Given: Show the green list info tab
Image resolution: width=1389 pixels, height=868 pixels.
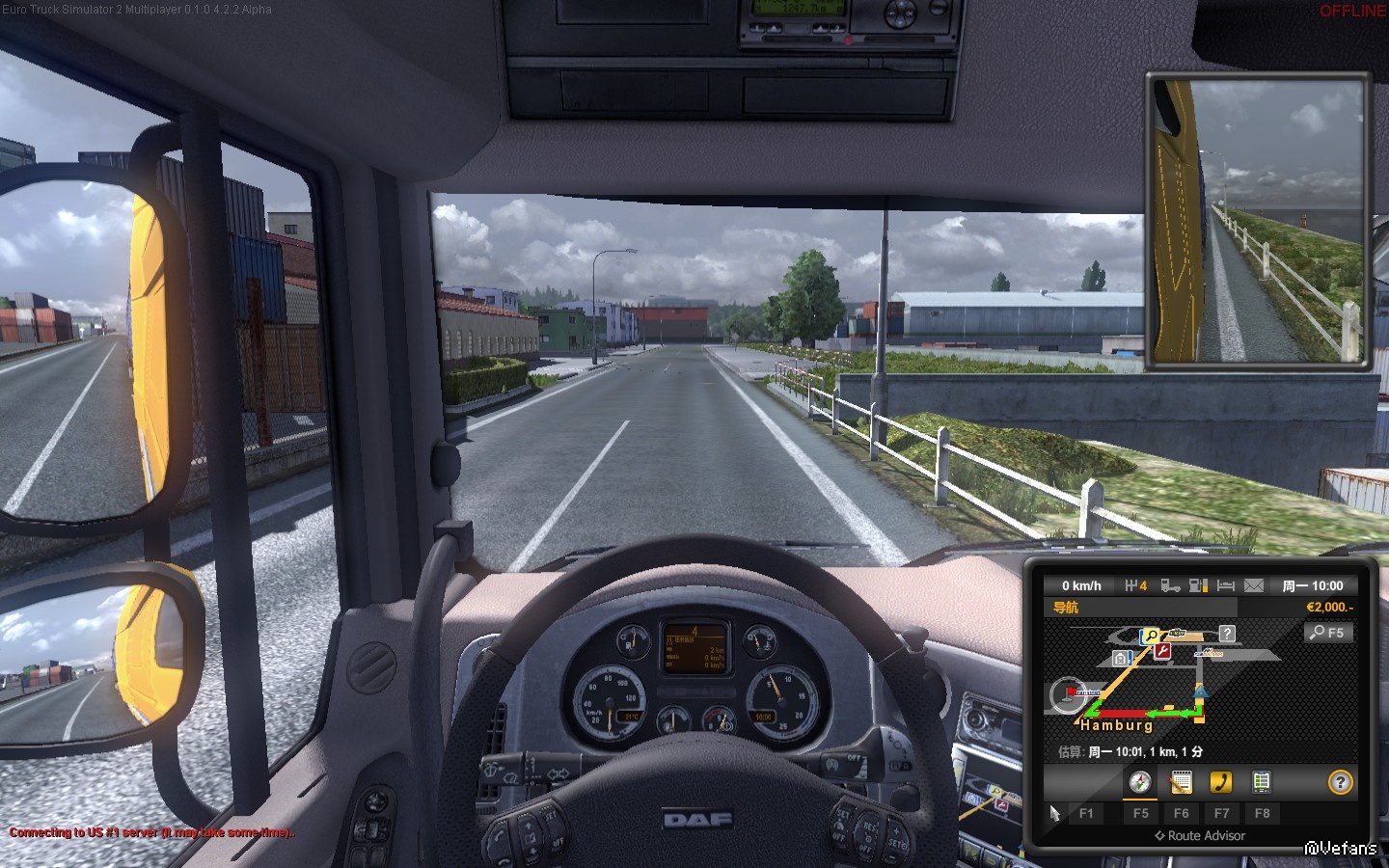Looking at the screenshot, I should tap(1261, 782).
